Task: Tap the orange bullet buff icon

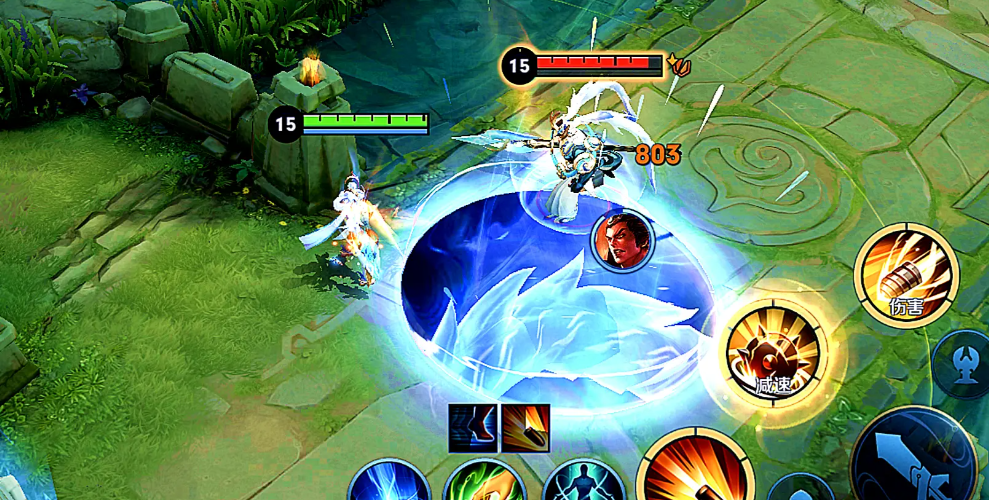Action: click(525, 427)
